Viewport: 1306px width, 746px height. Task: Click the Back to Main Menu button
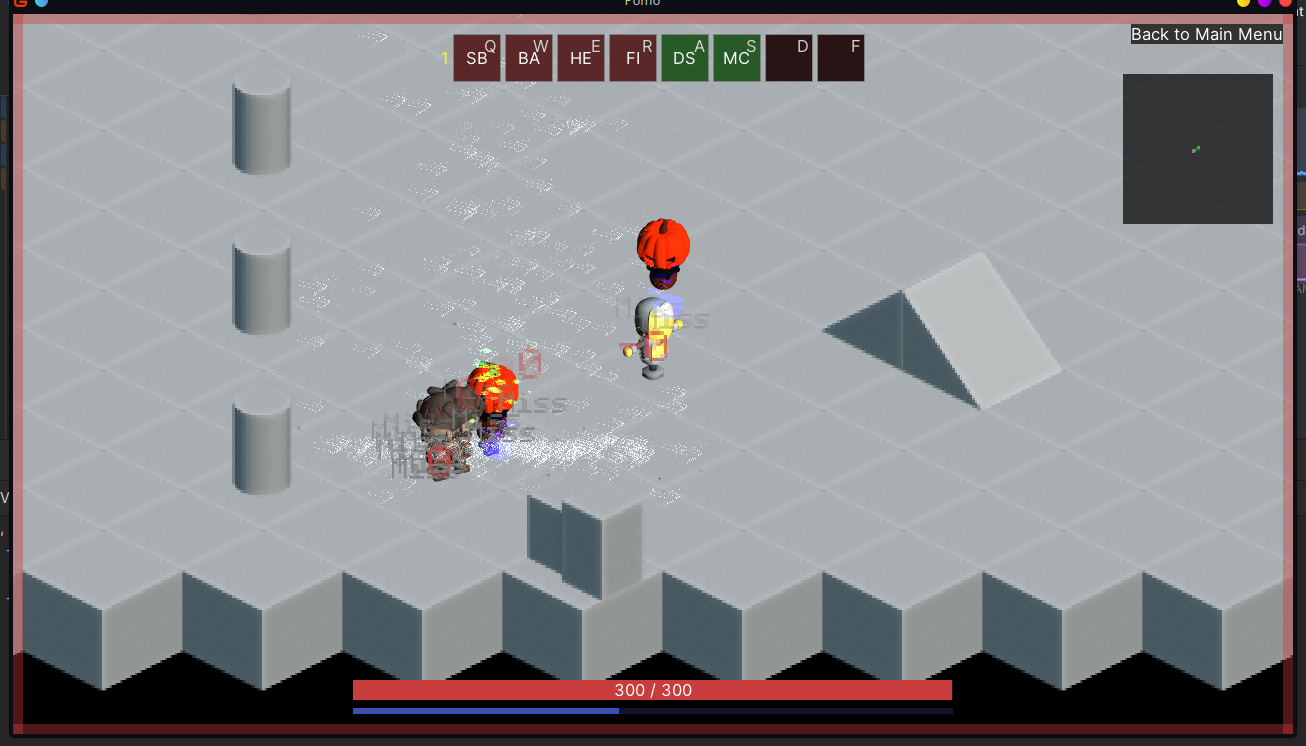click(x=1206, y=34)
